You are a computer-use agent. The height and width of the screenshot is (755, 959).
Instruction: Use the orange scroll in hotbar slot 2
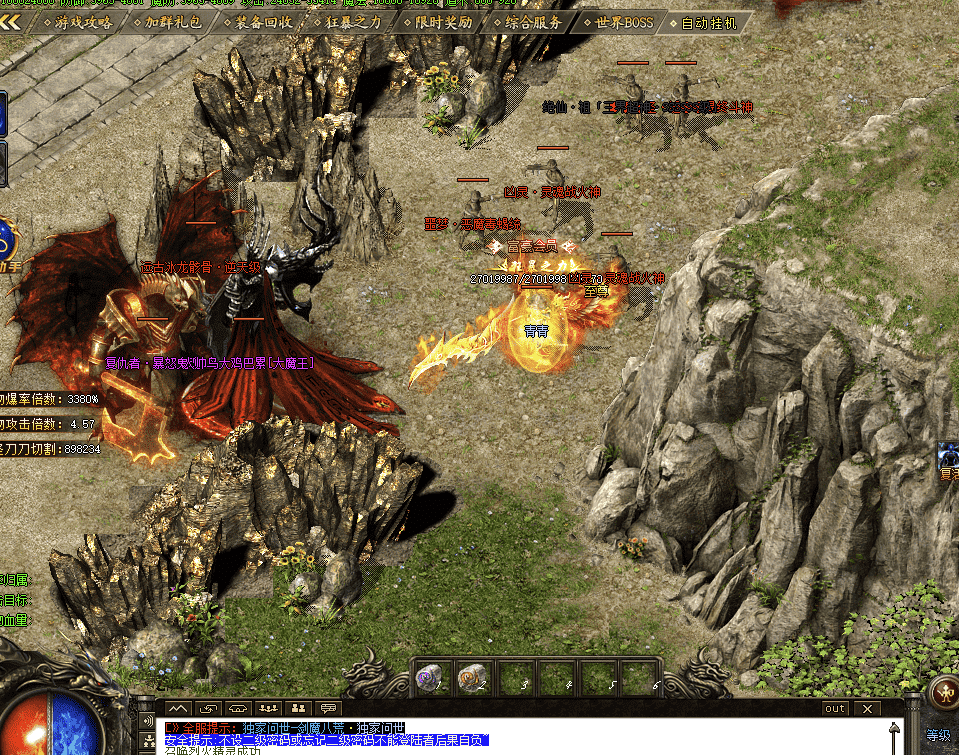pyautogui.click(x=470, y=680)
